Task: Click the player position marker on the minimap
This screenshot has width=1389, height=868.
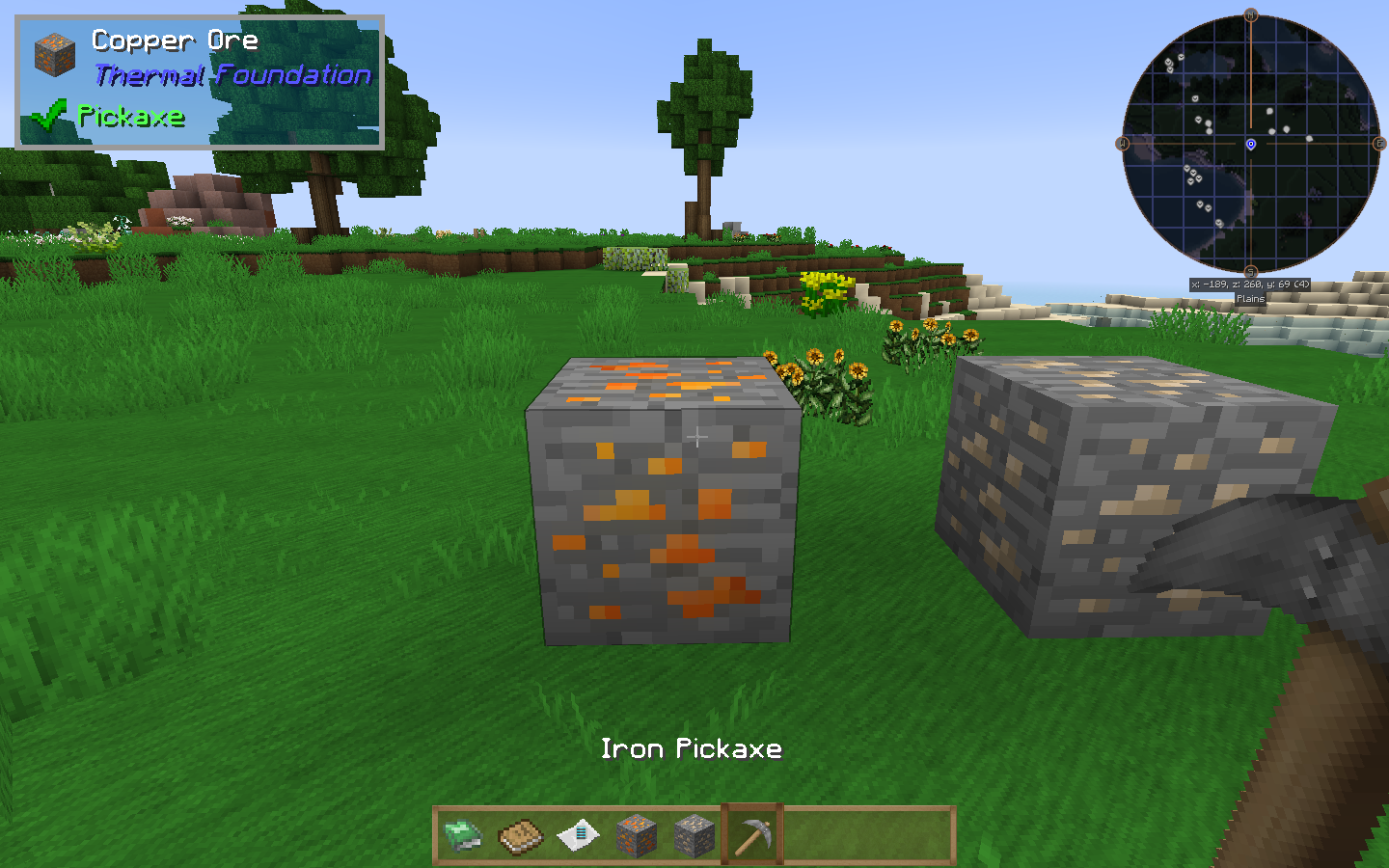Action: pos(1252,145)
